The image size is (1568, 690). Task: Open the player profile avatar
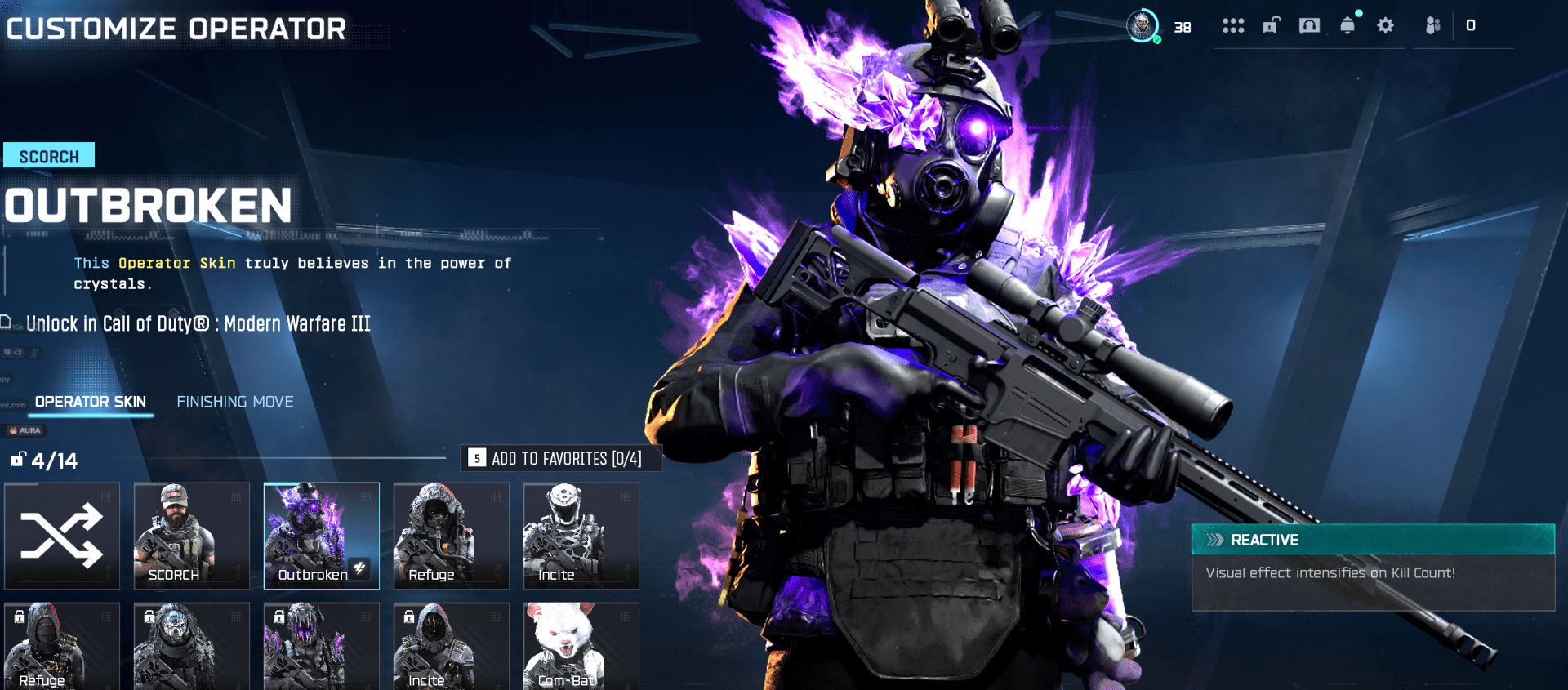coord(1143,26)
